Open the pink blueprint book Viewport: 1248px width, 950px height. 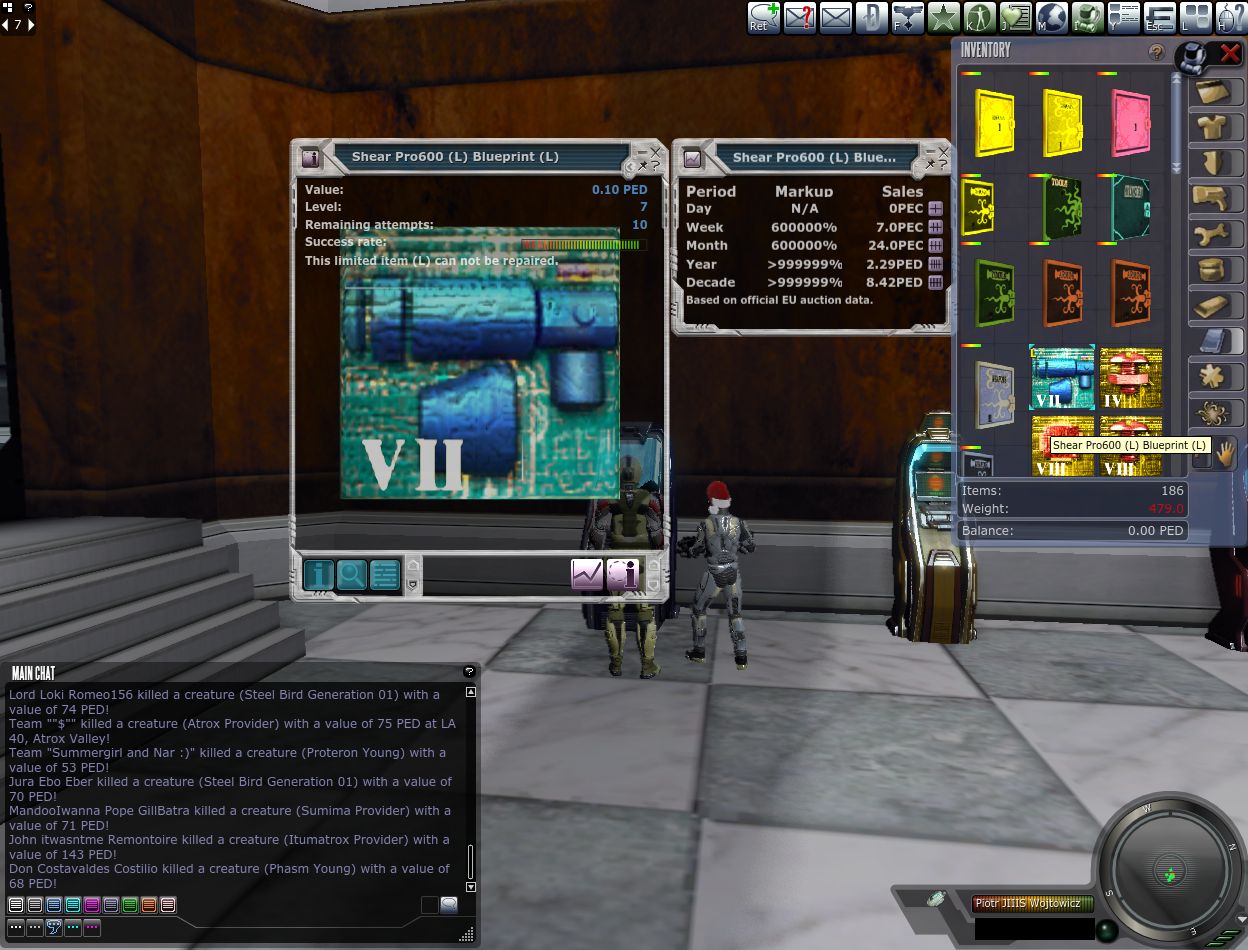[1130, 121]
